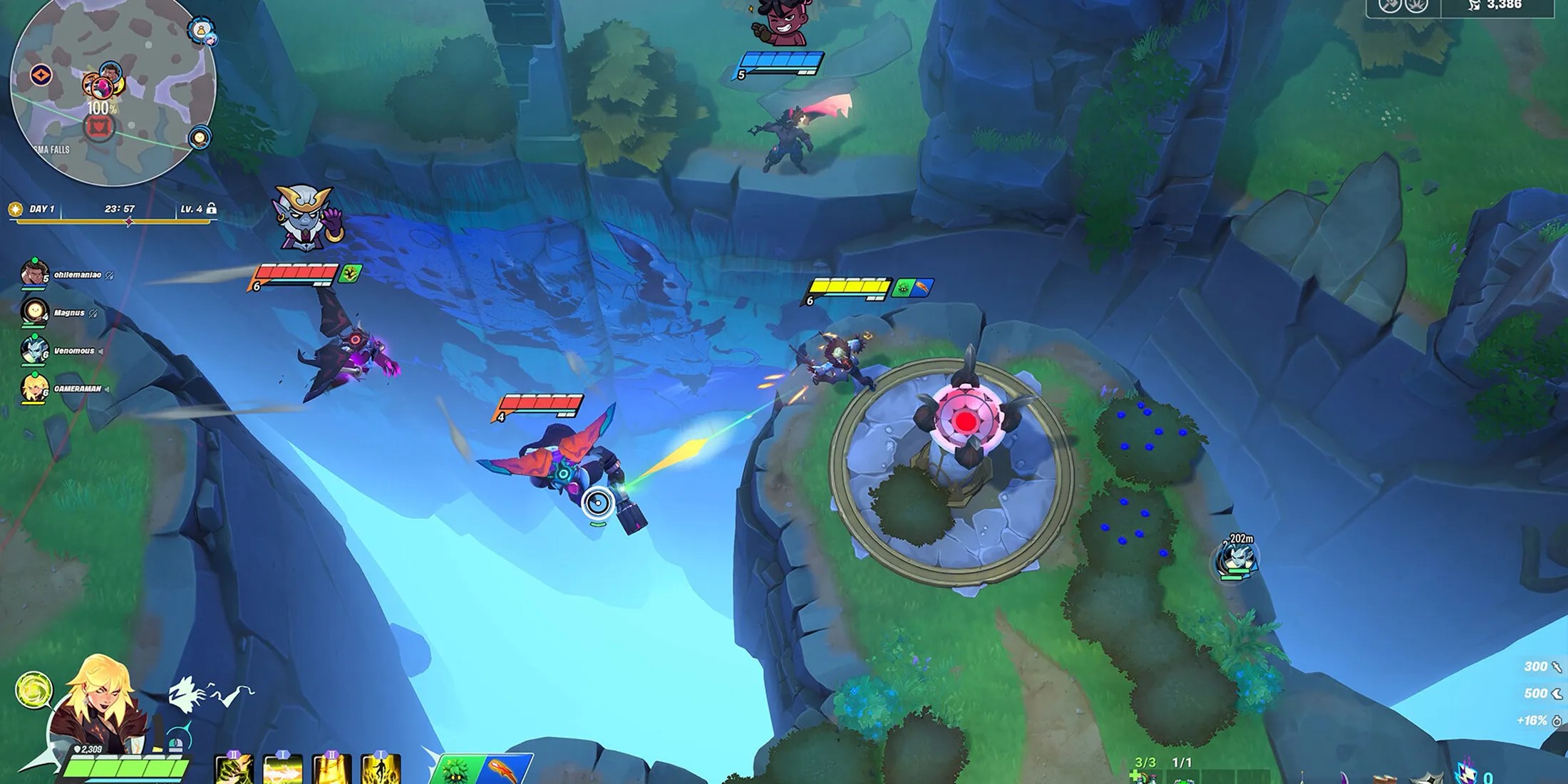This screenshot has width=1568, height=784.
Task: Click the day progress bar marker
Action: coord(128,222)
